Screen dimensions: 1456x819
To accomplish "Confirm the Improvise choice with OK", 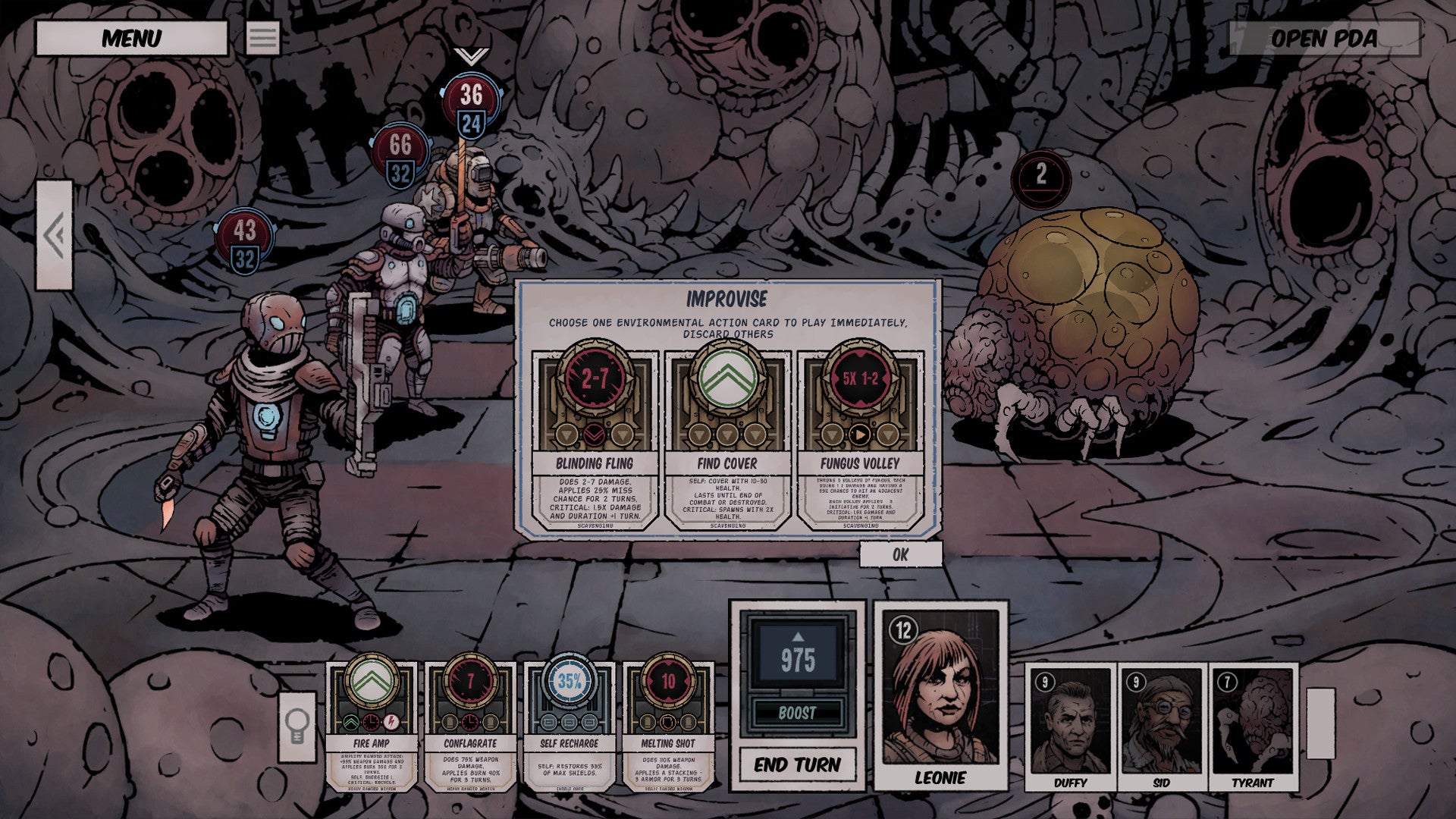I will (x=900, y=554).
